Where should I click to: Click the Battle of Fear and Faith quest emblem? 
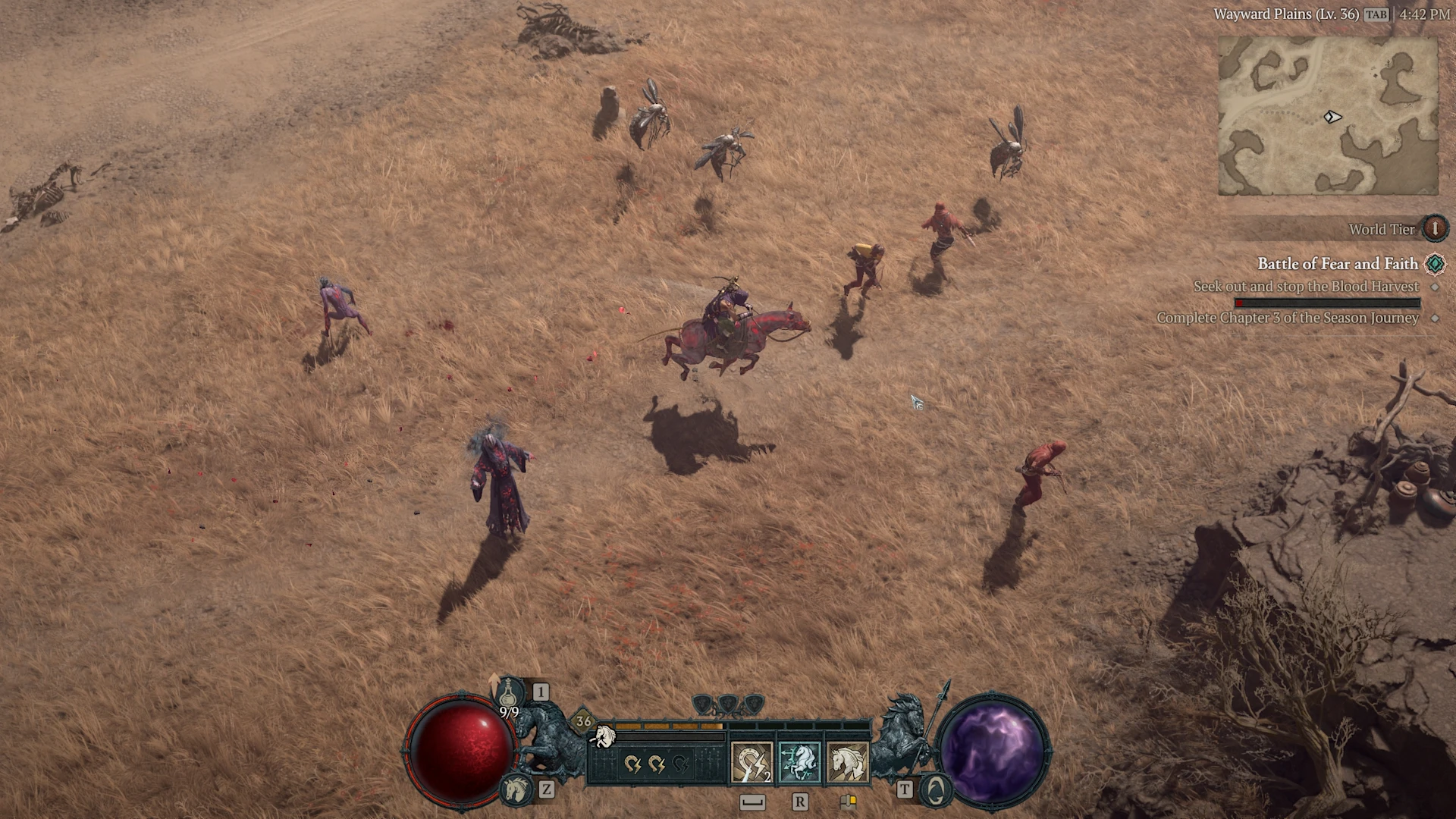[1435, 264]
